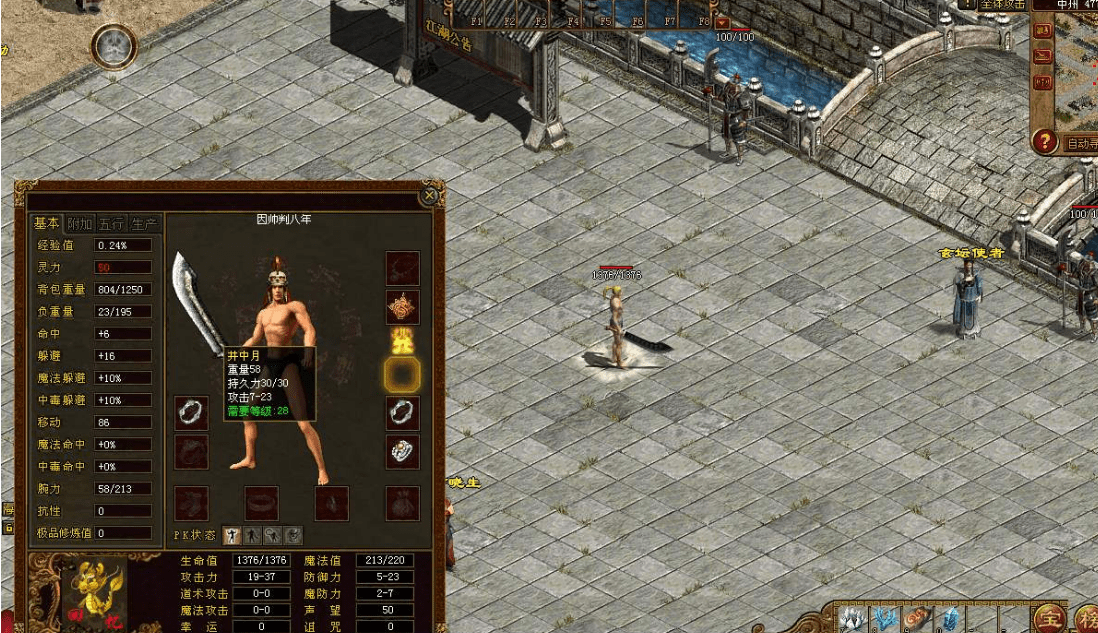Close the character stats panel

[x=430, y=196]
